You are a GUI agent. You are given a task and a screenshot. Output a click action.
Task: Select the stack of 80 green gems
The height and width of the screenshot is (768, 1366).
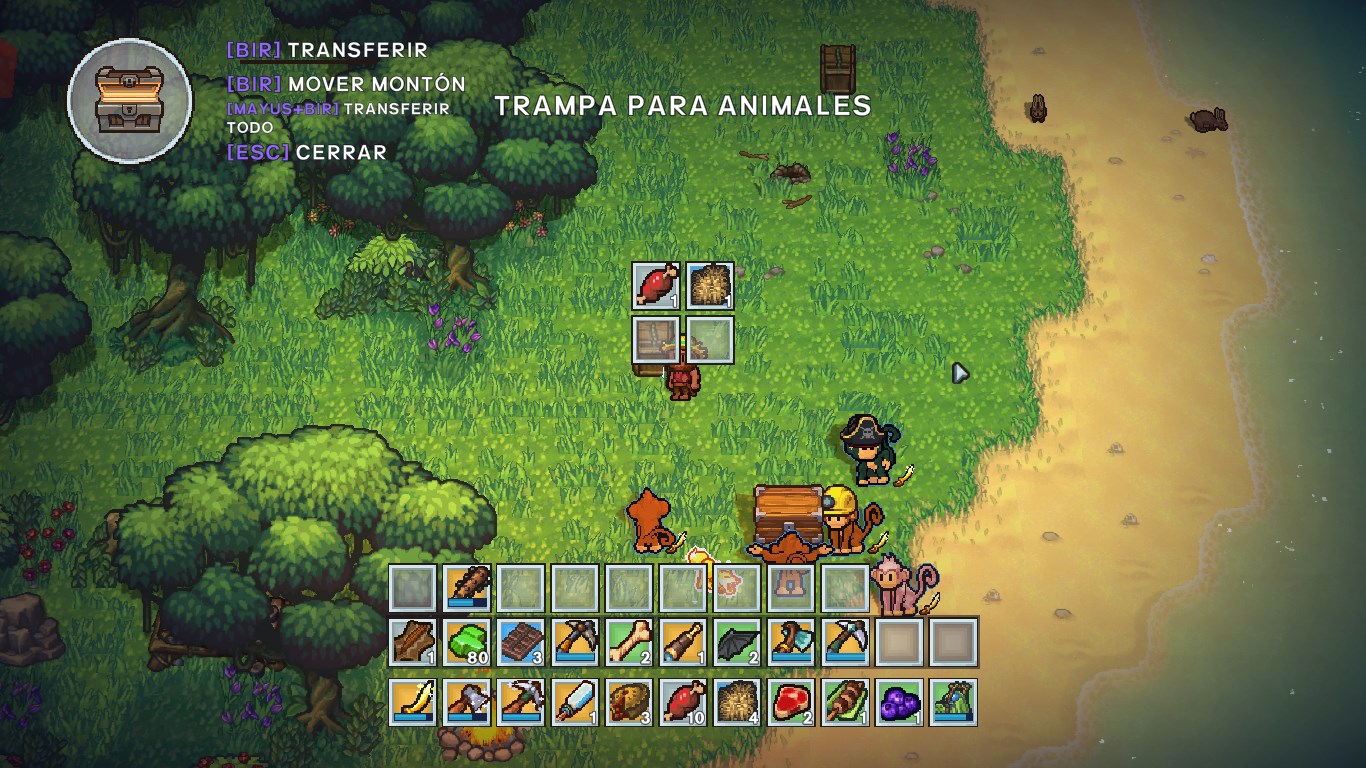tap(468, 643)
